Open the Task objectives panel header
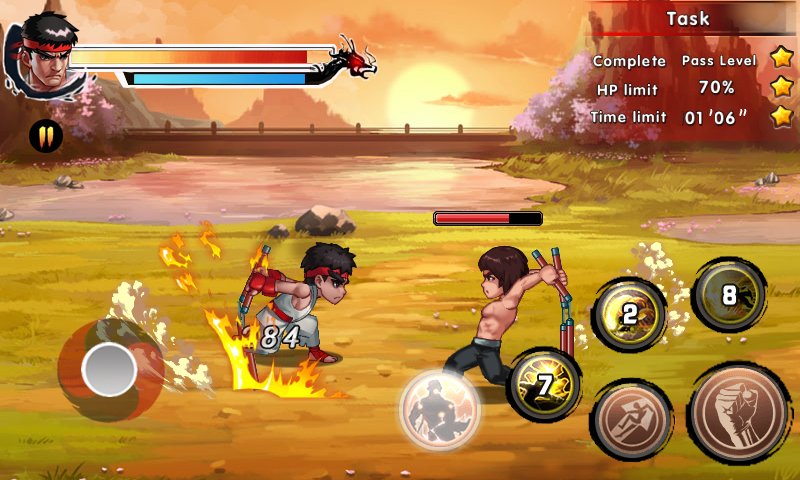 click(x=688, y=19)
